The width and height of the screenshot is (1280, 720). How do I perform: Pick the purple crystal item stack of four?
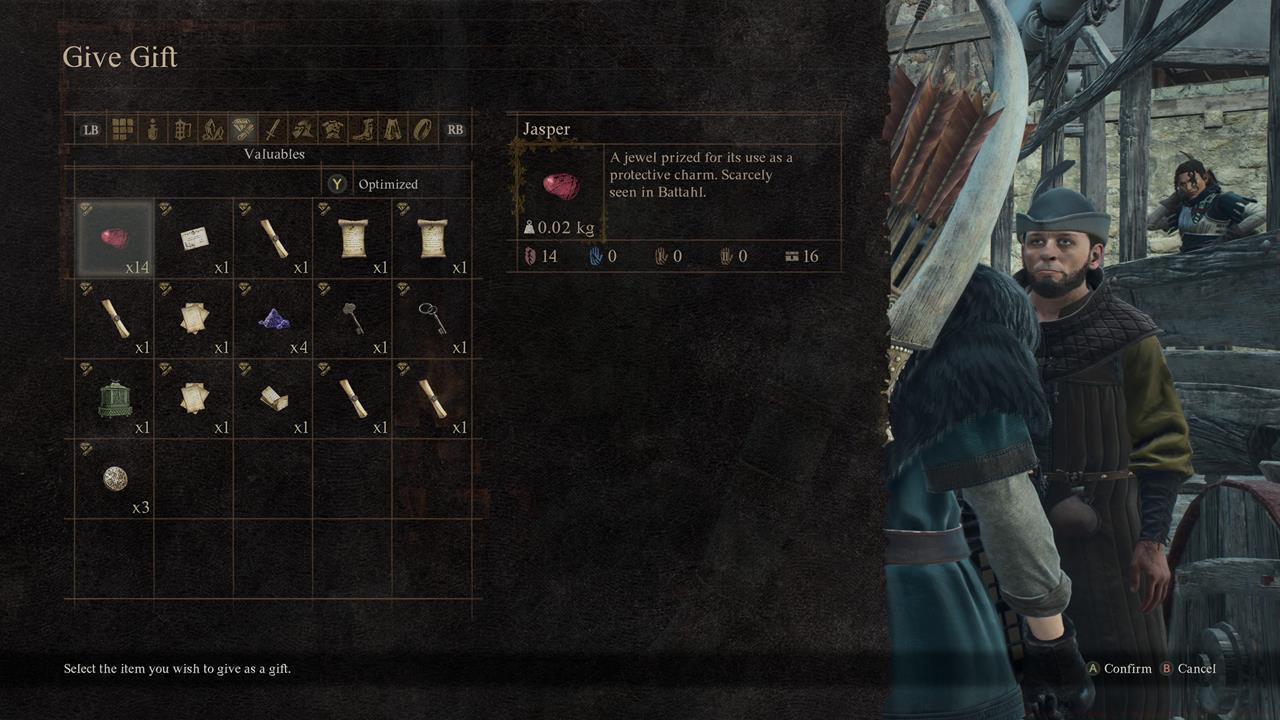(x=272, y=317)
